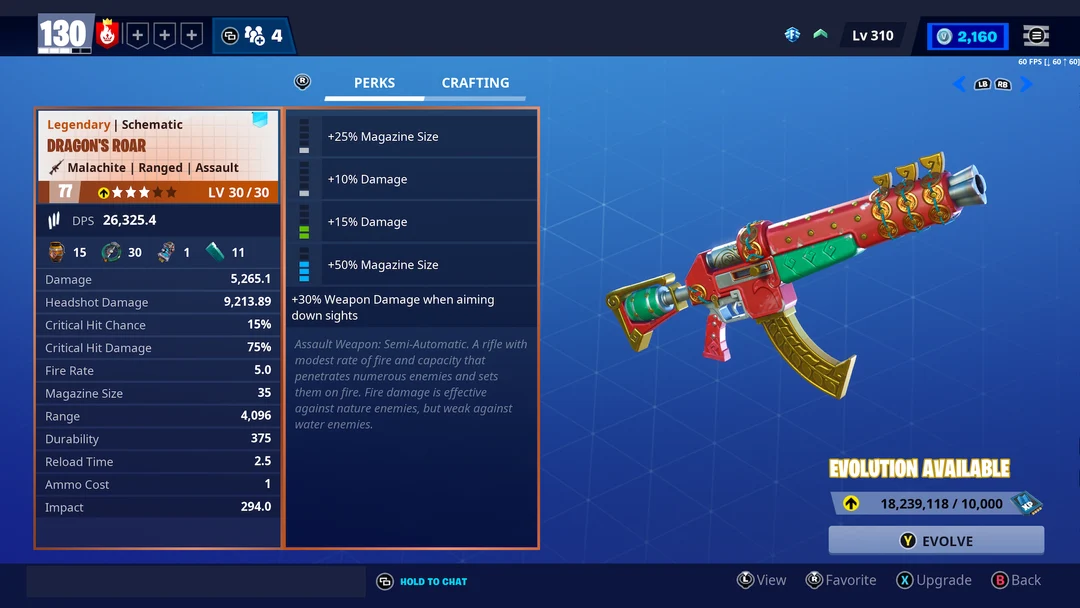Click the Lv 310 account level badge

coord(872,36)
